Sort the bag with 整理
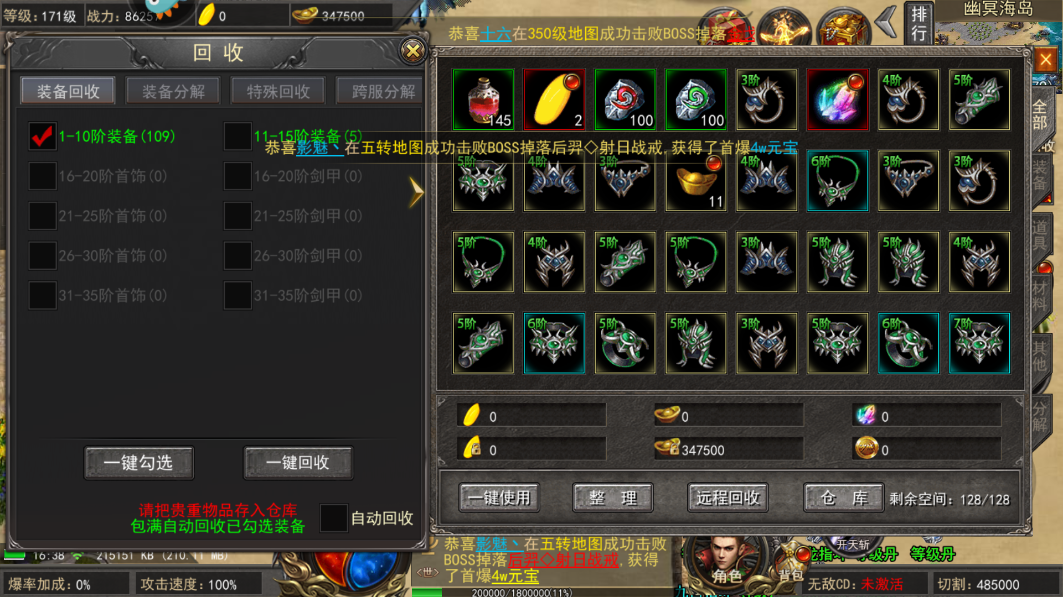Screen dimensions: 1063x597 [613, 497]
